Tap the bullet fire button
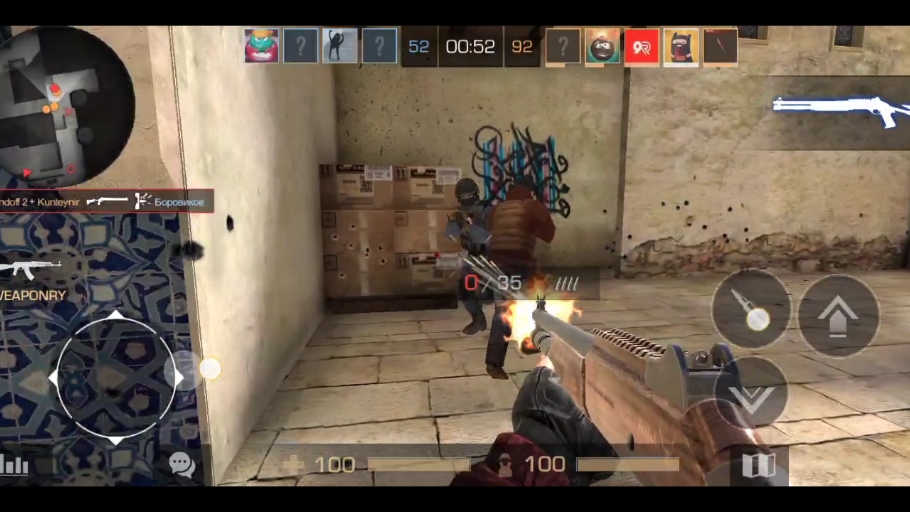The width and height of the screenshot is (910, 512). [750, 309]
